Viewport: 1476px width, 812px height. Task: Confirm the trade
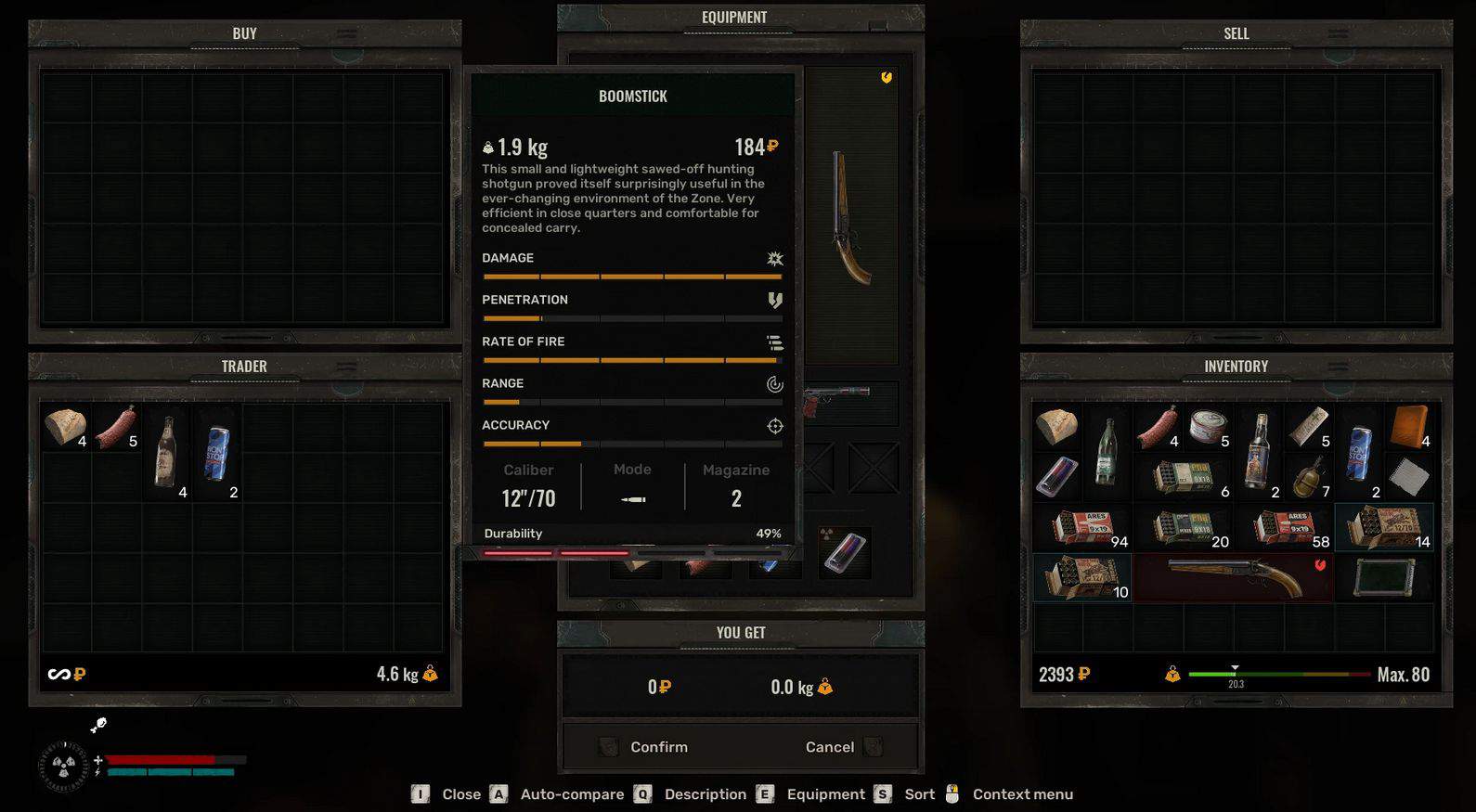click(x=658, y=747)
